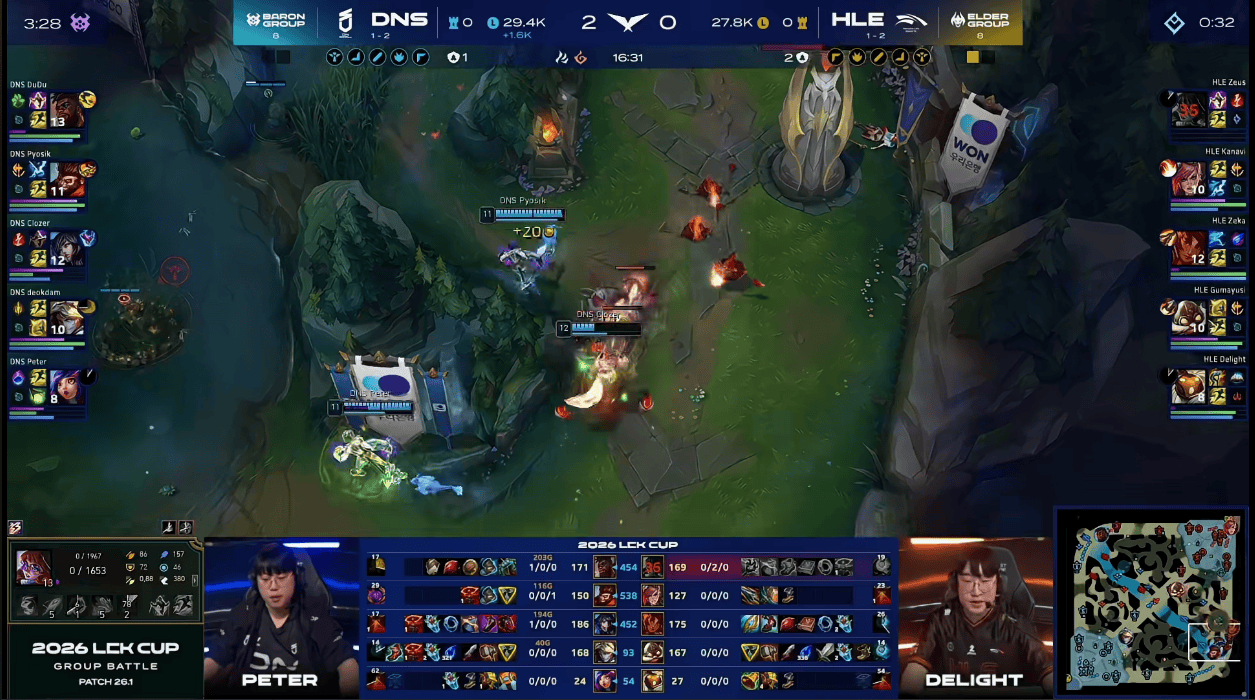This screenshot has height=700, width=1255.
Task: Select HLE Zeus's champion portrait
Action: [1188, 108]
